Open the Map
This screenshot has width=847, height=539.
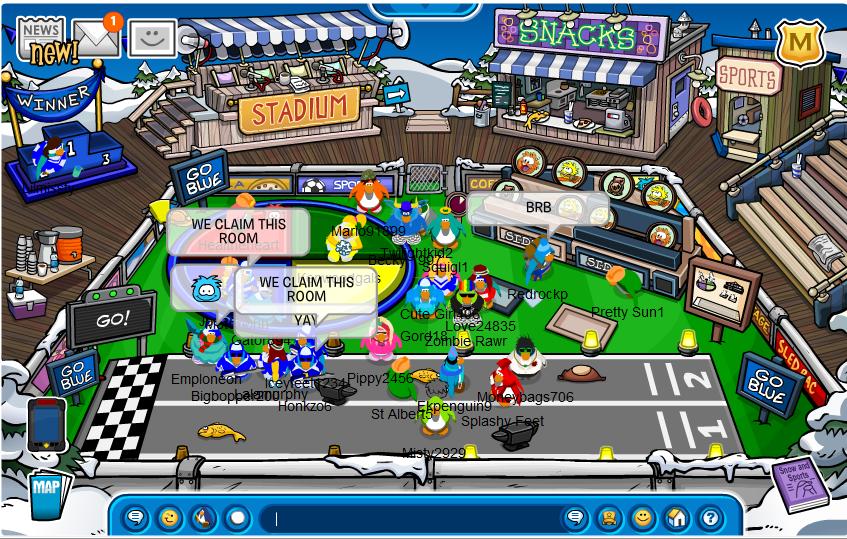[x=46, y=490]
